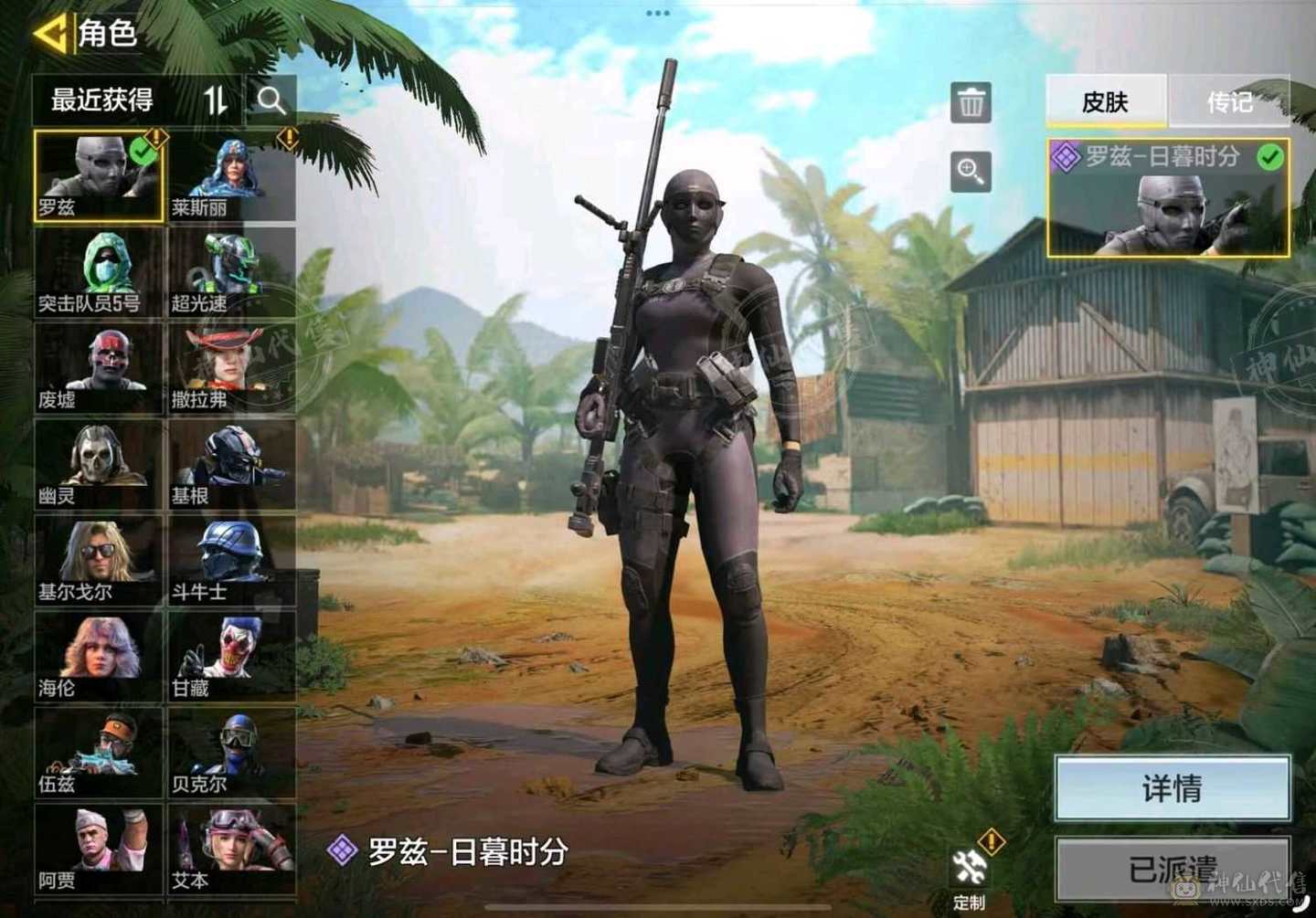Screen dimensions: 1316x918
Task: Switch to the 传记 tab
Action: pyautogui.click(x=1229, y=102)
